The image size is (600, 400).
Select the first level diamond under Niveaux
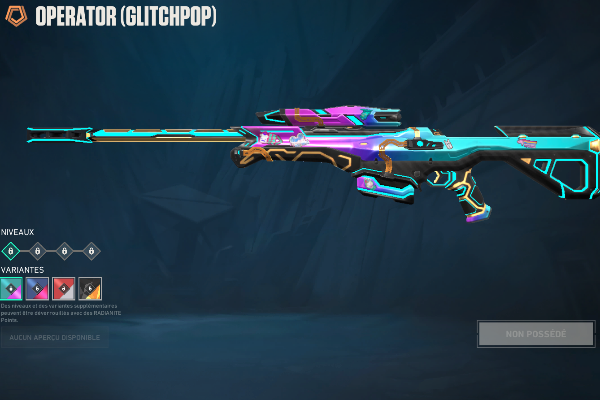11,251
